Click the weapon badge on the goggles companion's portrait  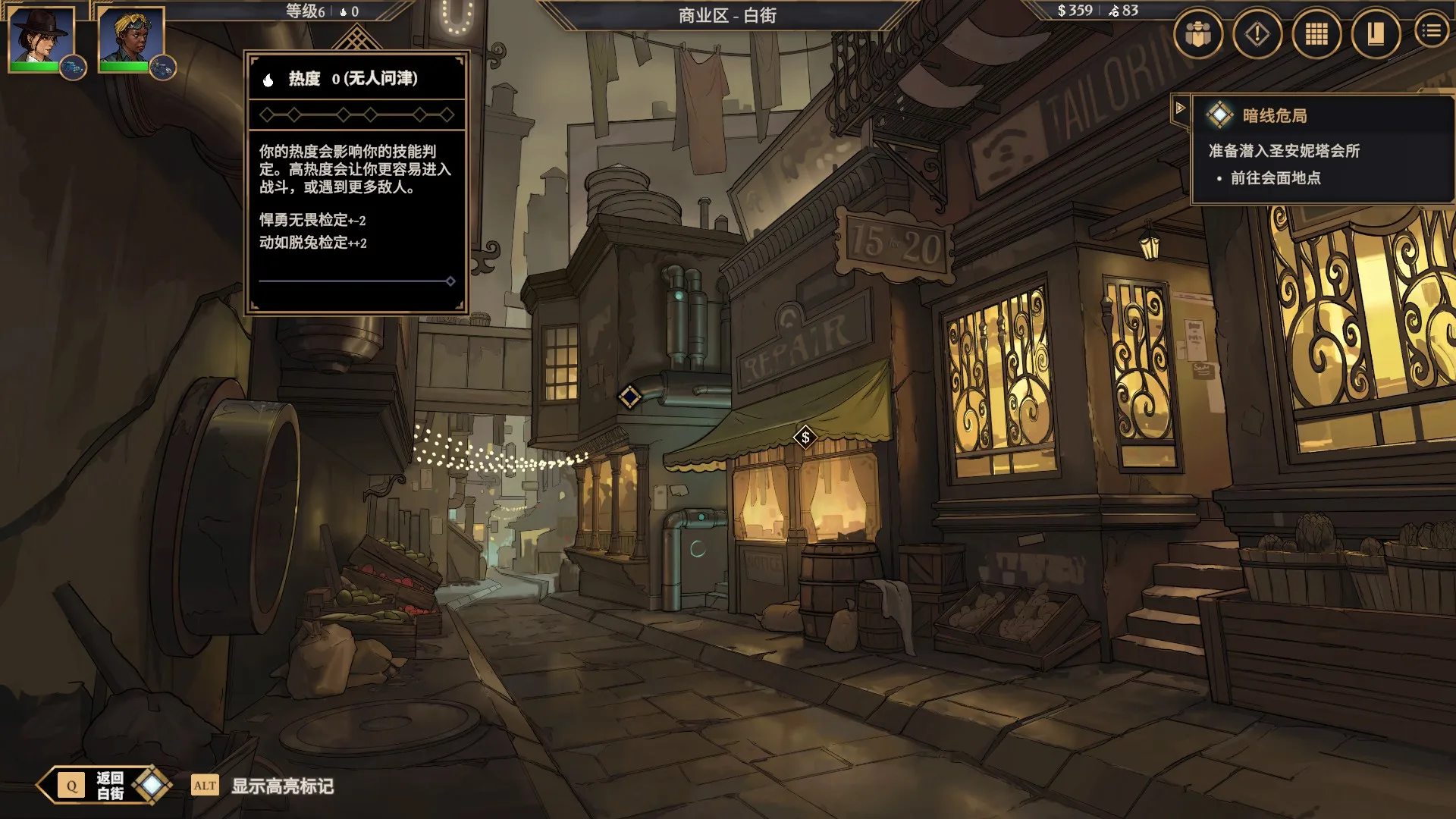[163, 68]
